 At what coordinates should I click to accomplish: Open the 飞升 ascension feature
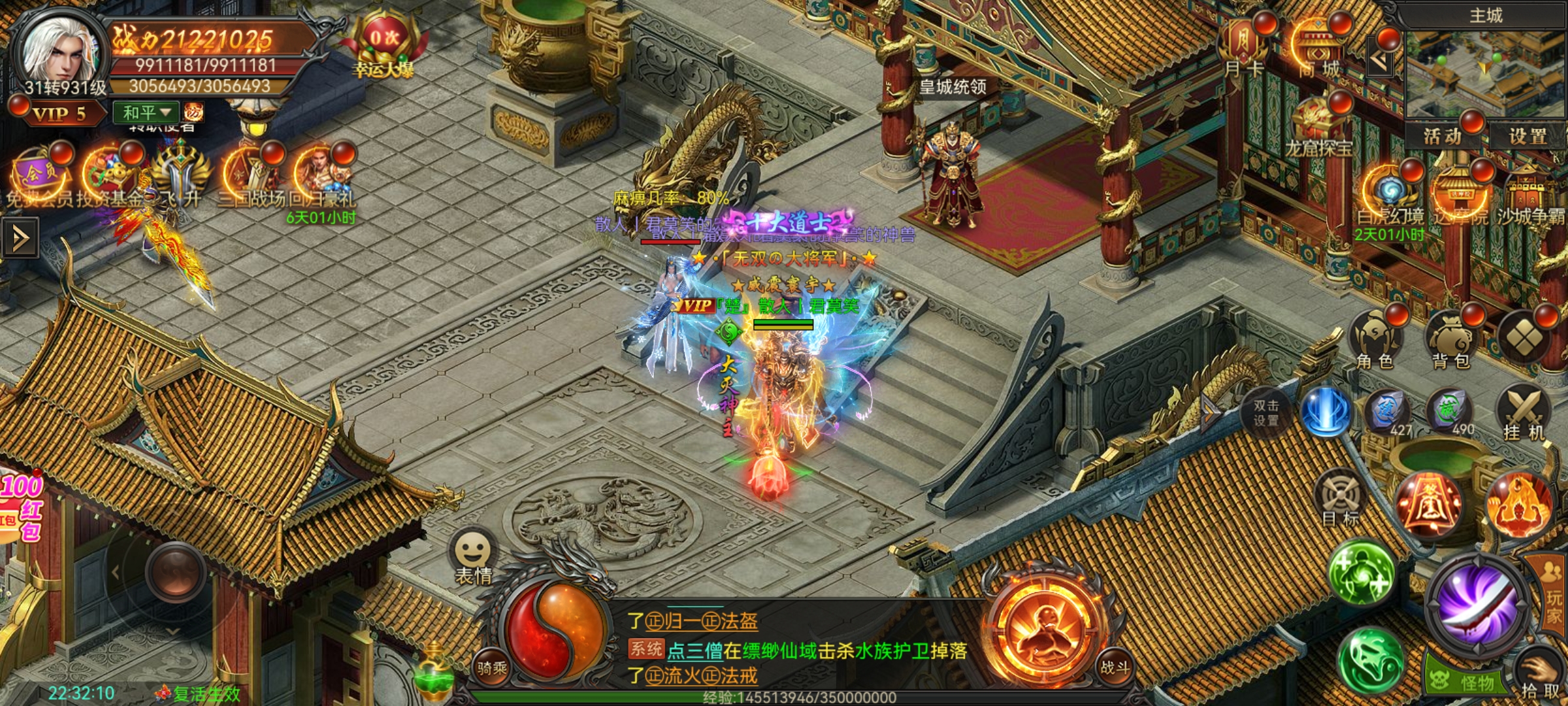coord(180,176)
